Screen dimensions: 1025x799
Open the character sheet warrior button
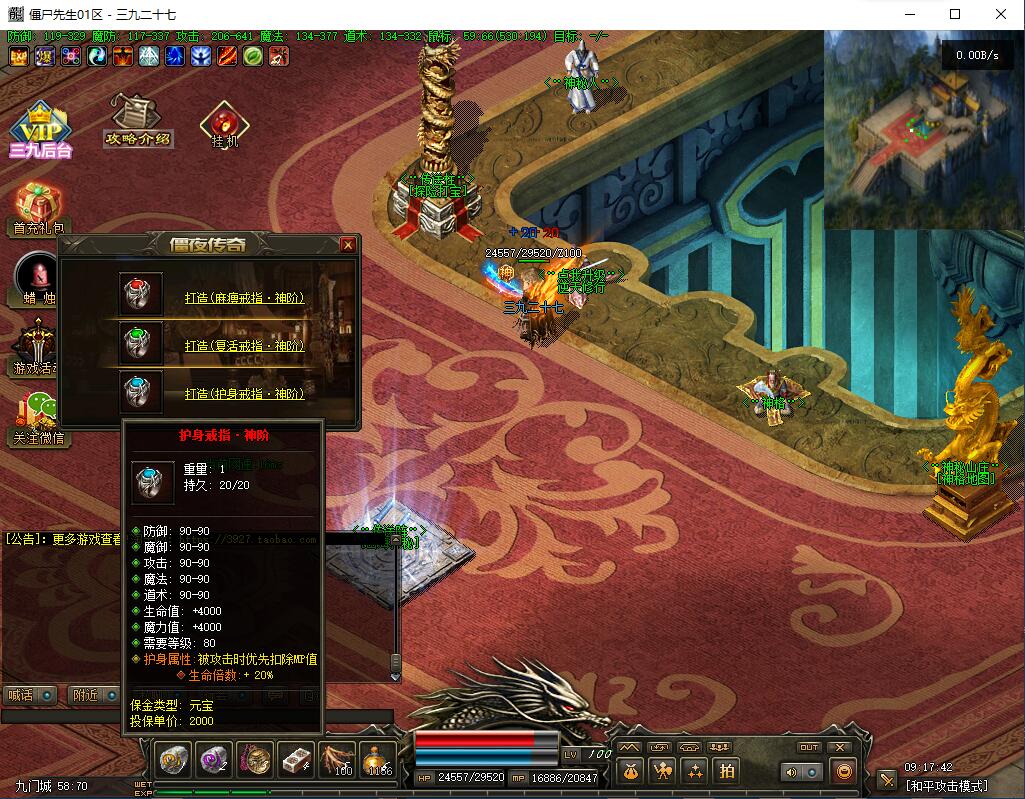662,771
